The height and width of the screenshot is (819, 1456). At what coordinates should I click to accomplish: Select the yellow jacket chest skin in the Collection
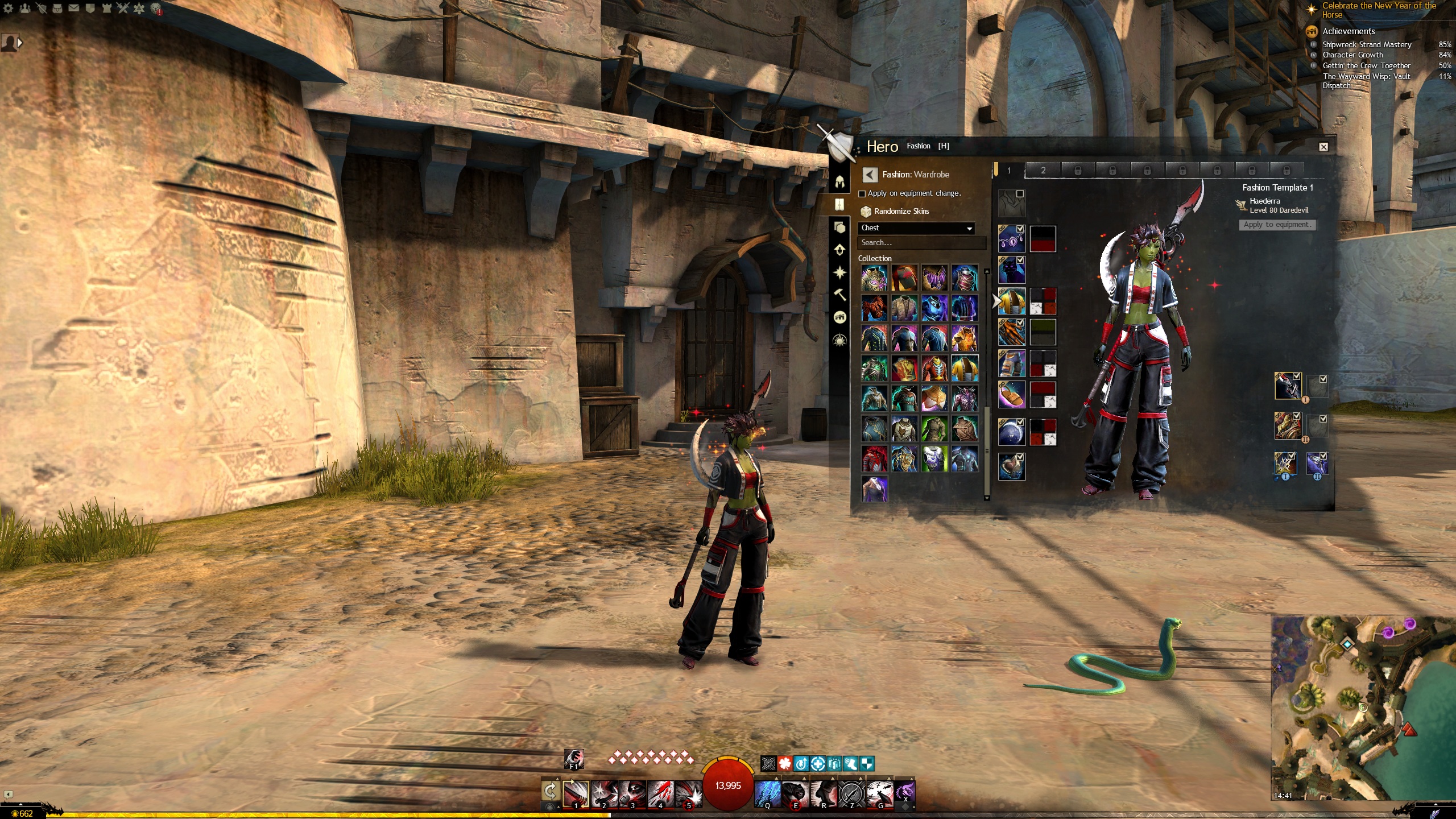click(x=966, y=369)
